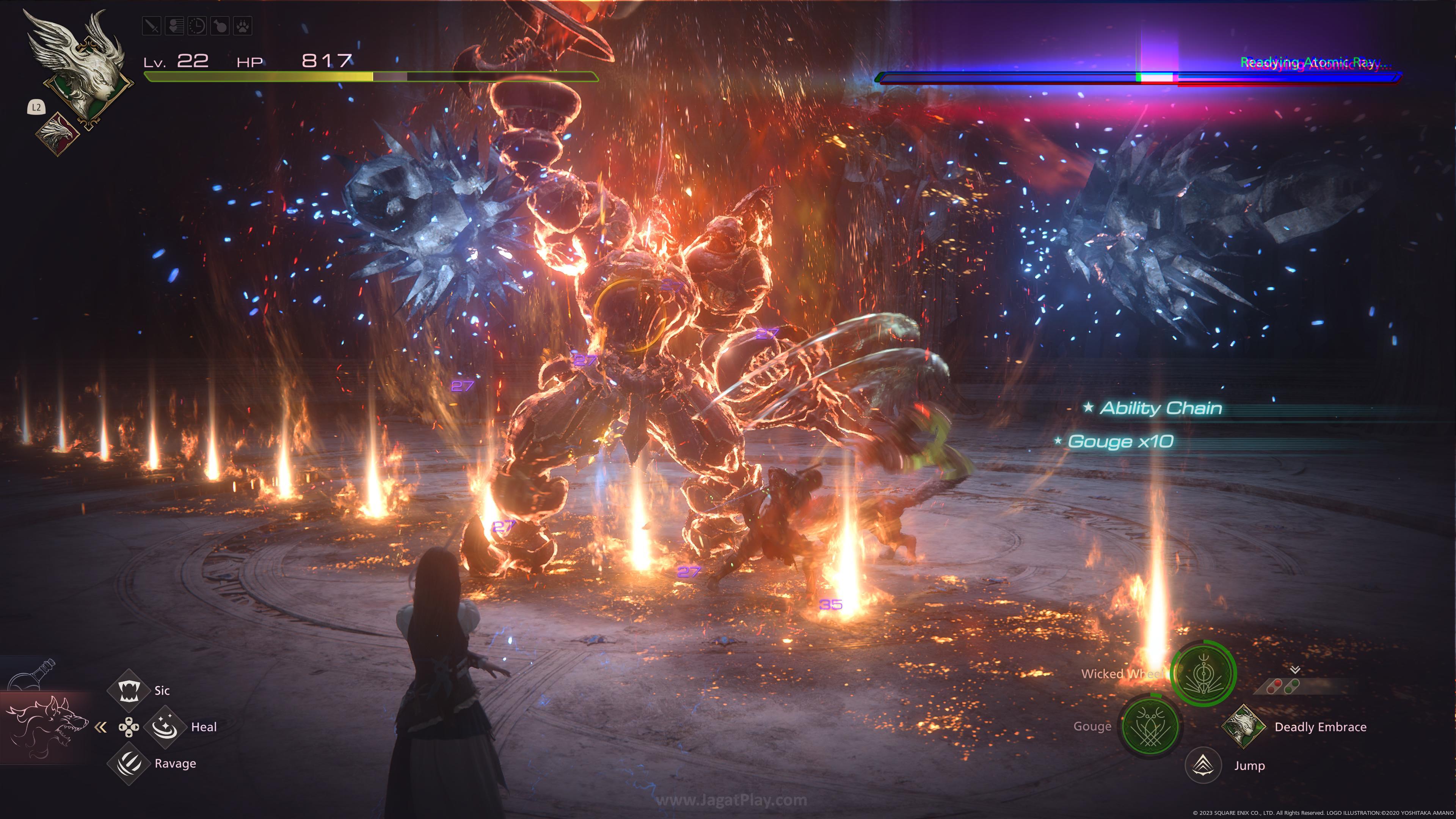Use the Deadly Embrace feat icon

[1244, 726]
